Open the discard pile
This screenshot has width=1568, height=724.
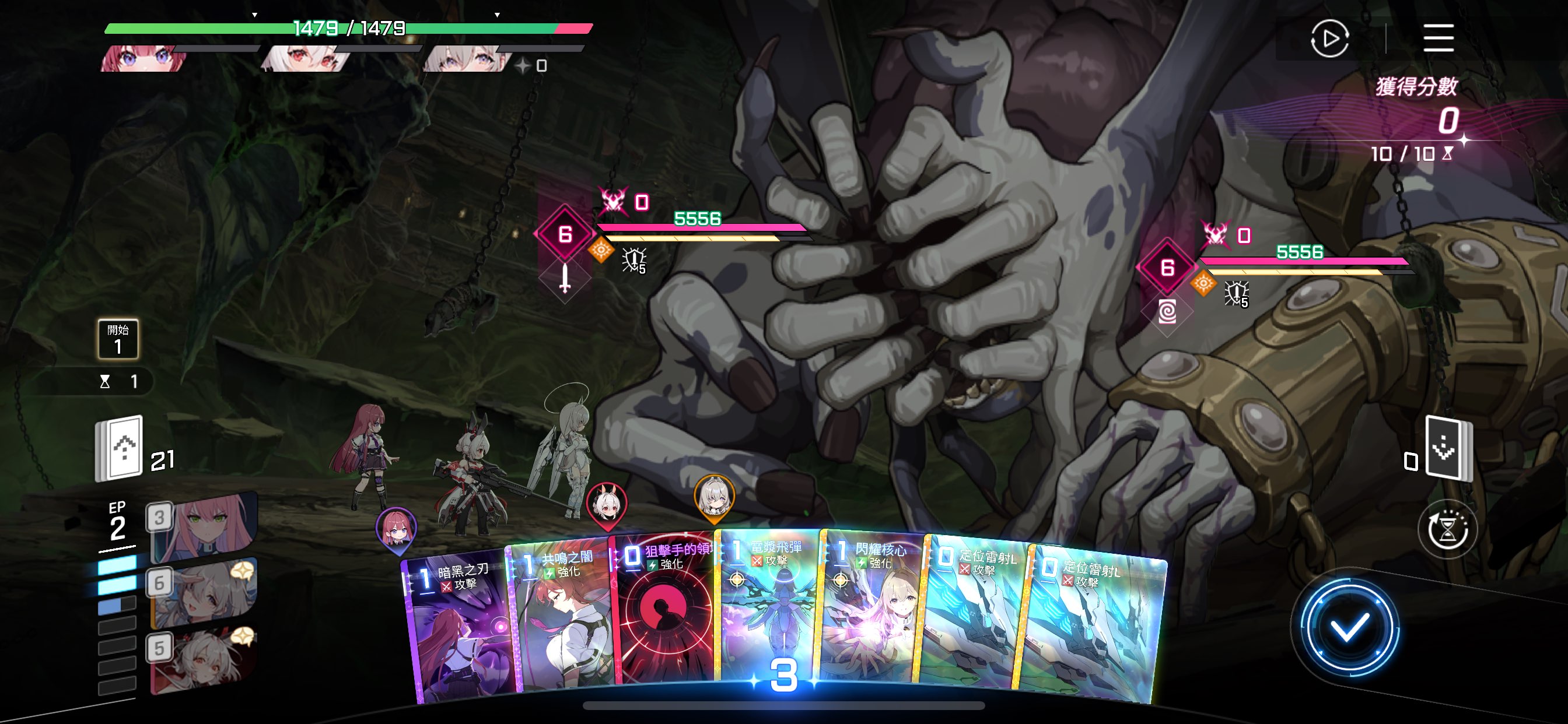[x=1448, y=448]
